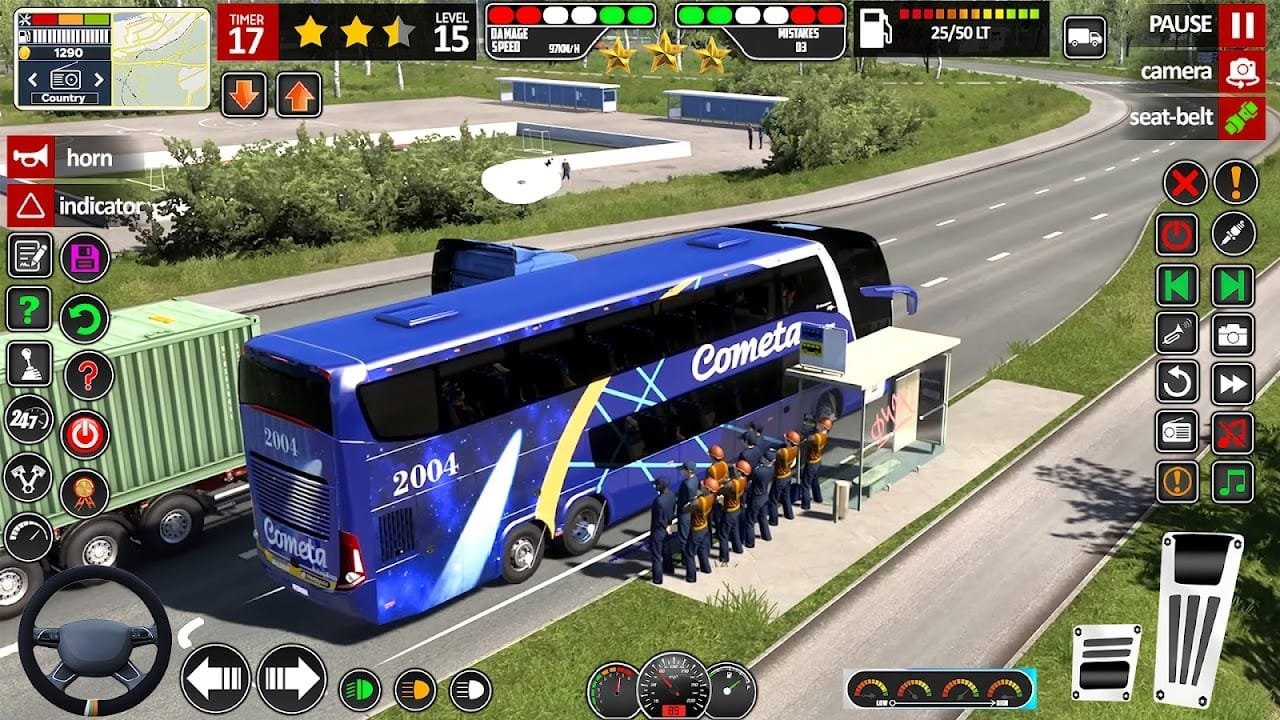The image size is (1280, 720).
Task: Click the orange up arrow button
Action: (x=298, y=95)
